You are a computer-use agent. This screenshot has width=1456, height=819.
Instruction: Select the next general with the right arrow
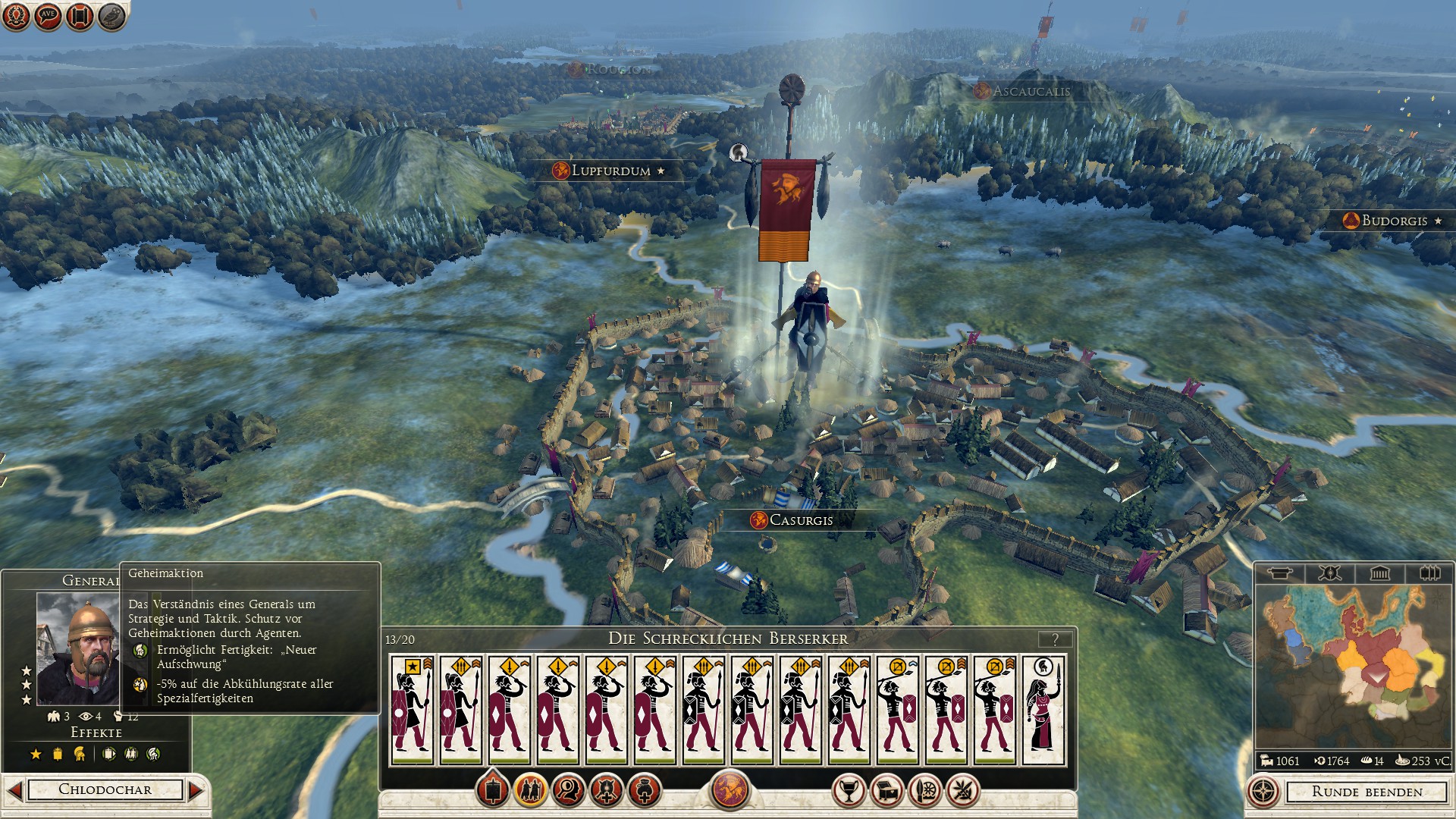coord(196,790)
